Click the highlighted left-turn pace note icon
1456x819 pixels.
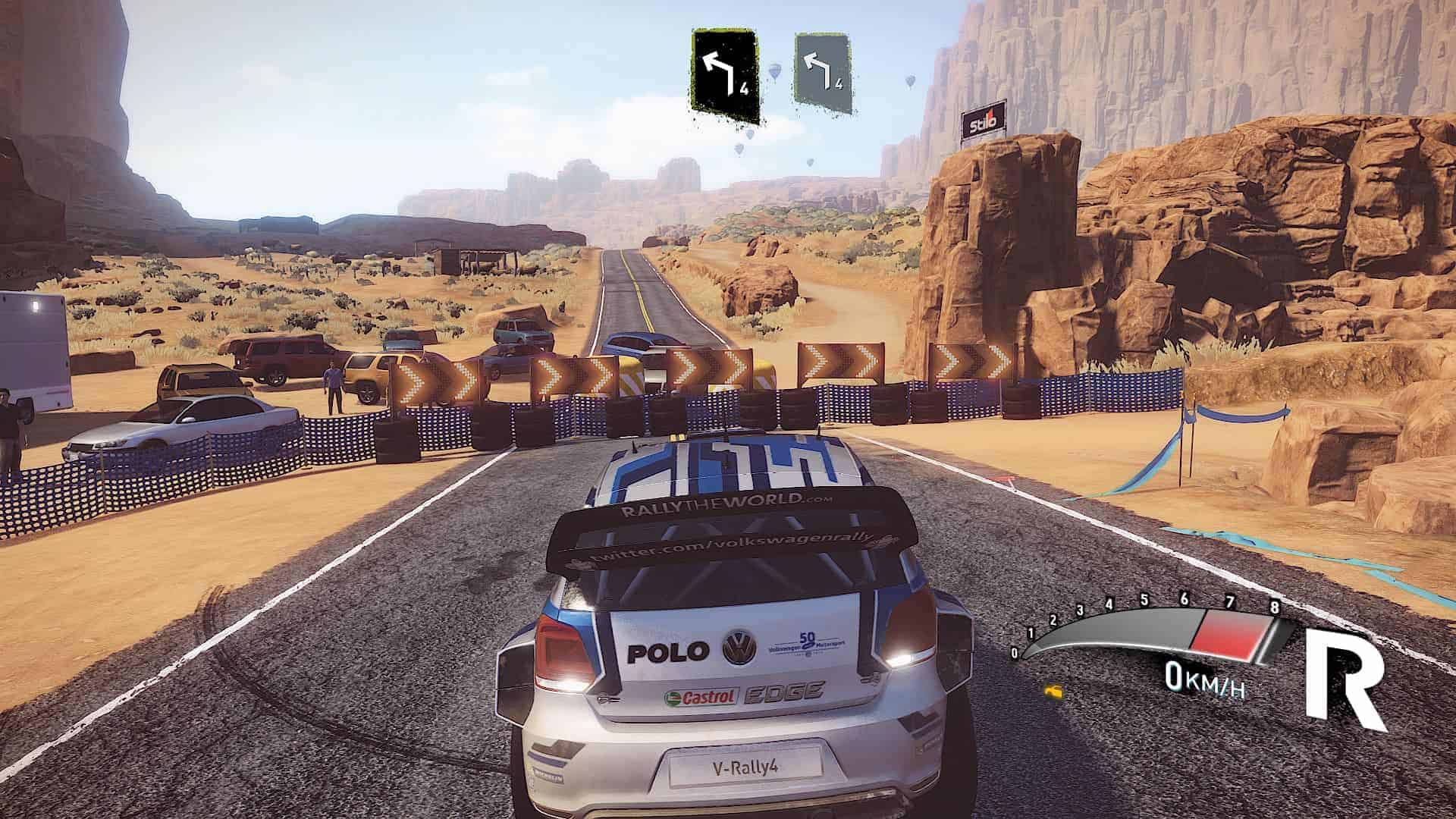click(724, 78)
